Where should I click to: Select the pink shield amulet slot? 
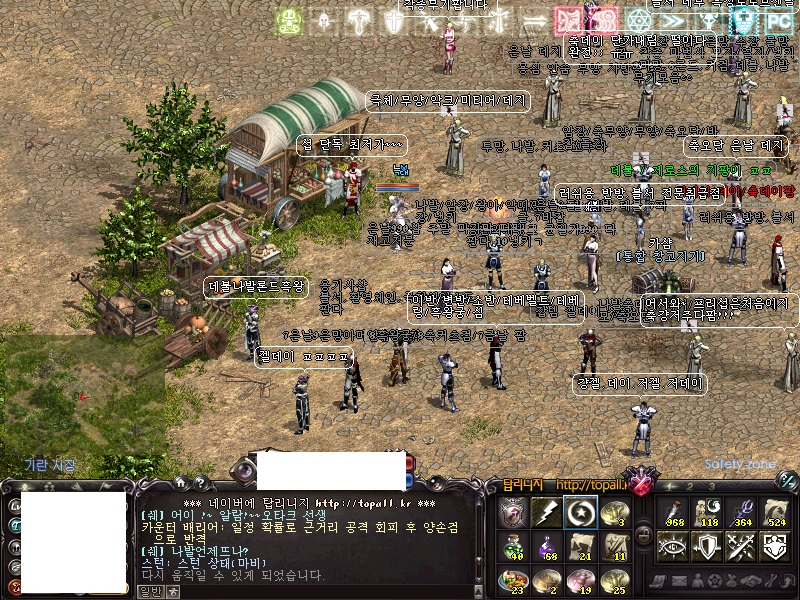tap(514, 512)
